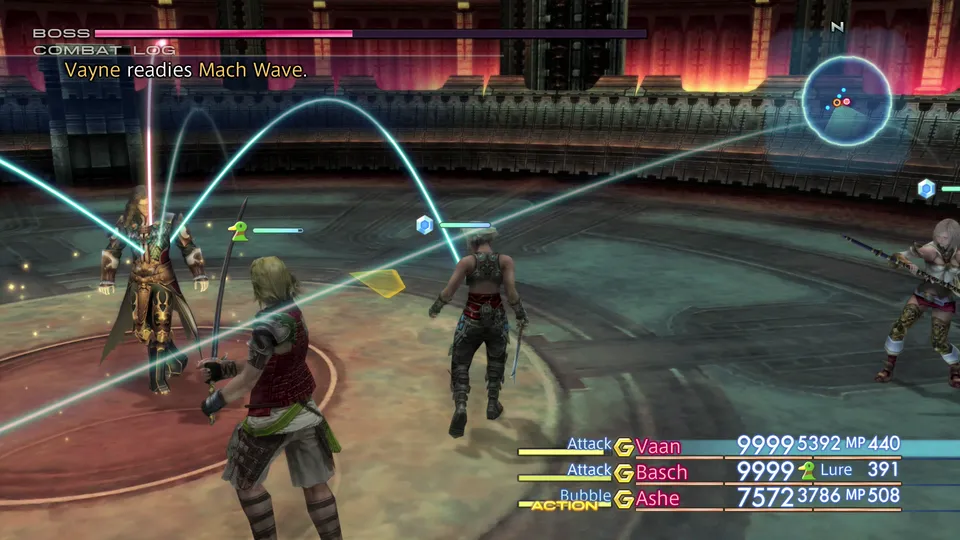Click Ashe's queued Bubble action label

pos(585,495)
